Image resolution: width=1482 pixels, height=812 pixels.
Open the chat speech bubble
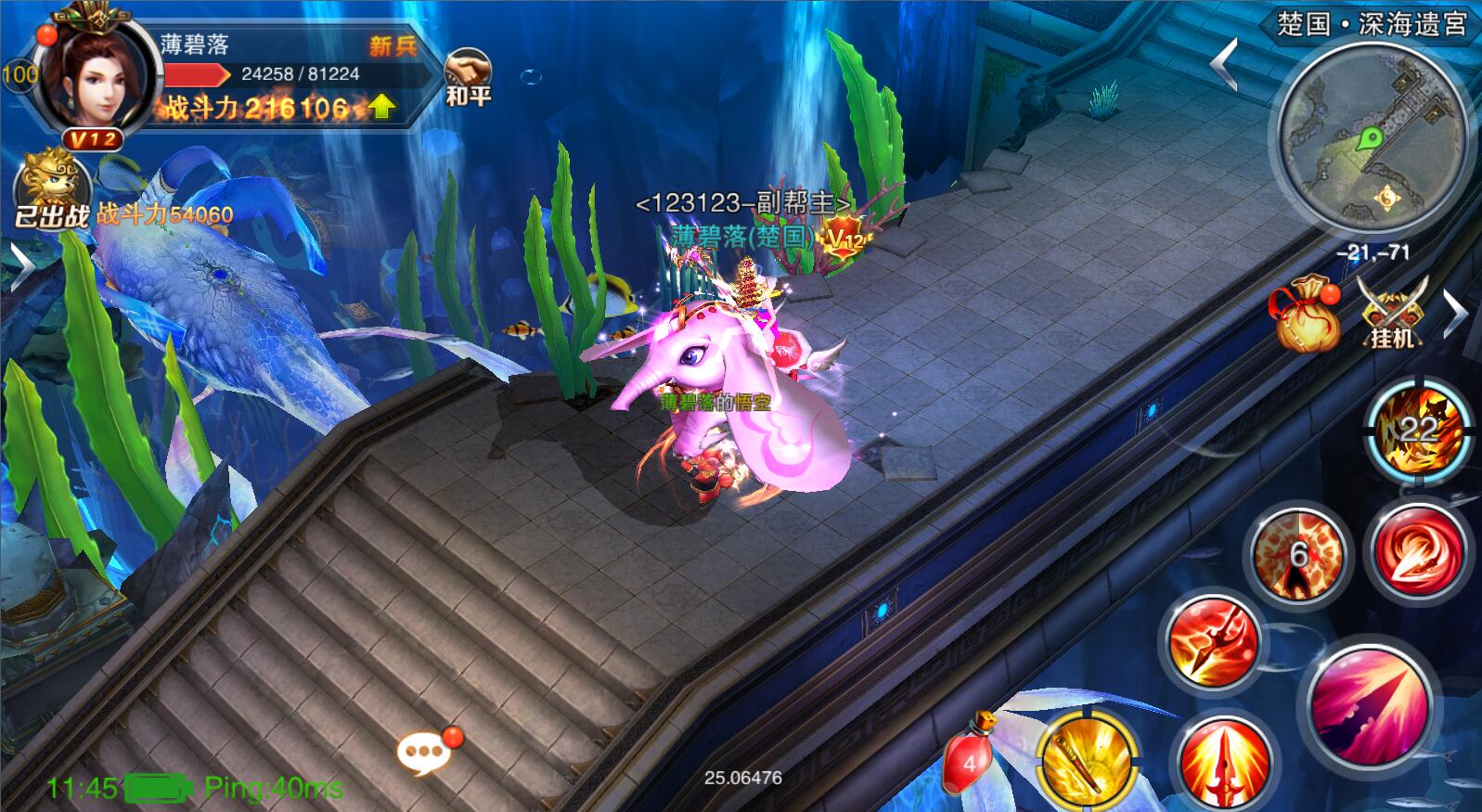coord(426,752)
